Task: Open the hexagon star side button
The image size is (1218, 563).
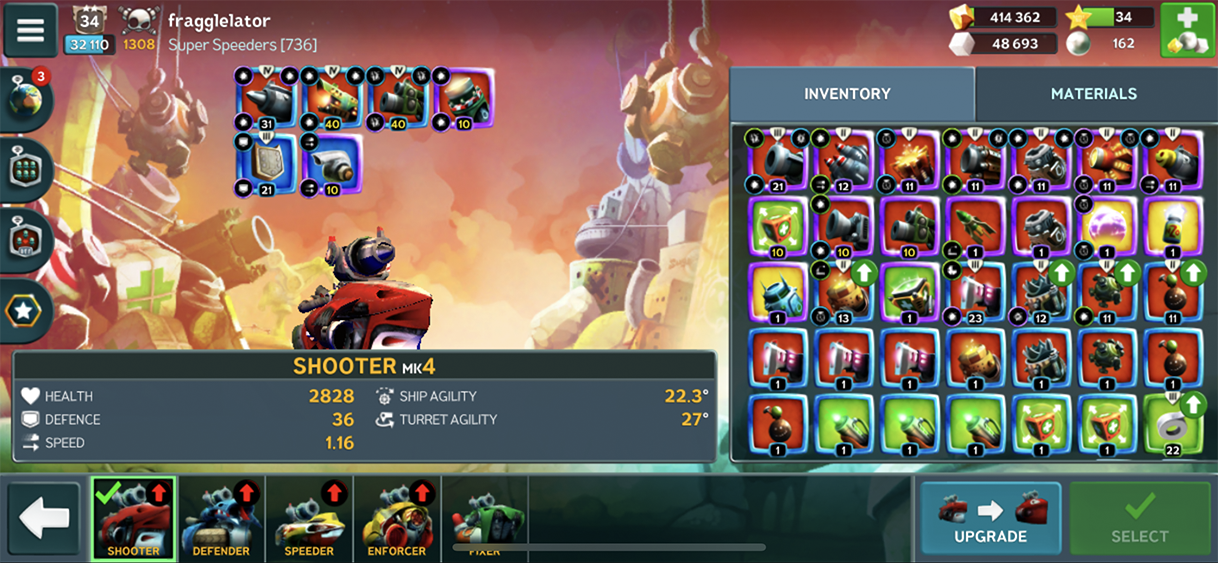Action: point(24,311)
